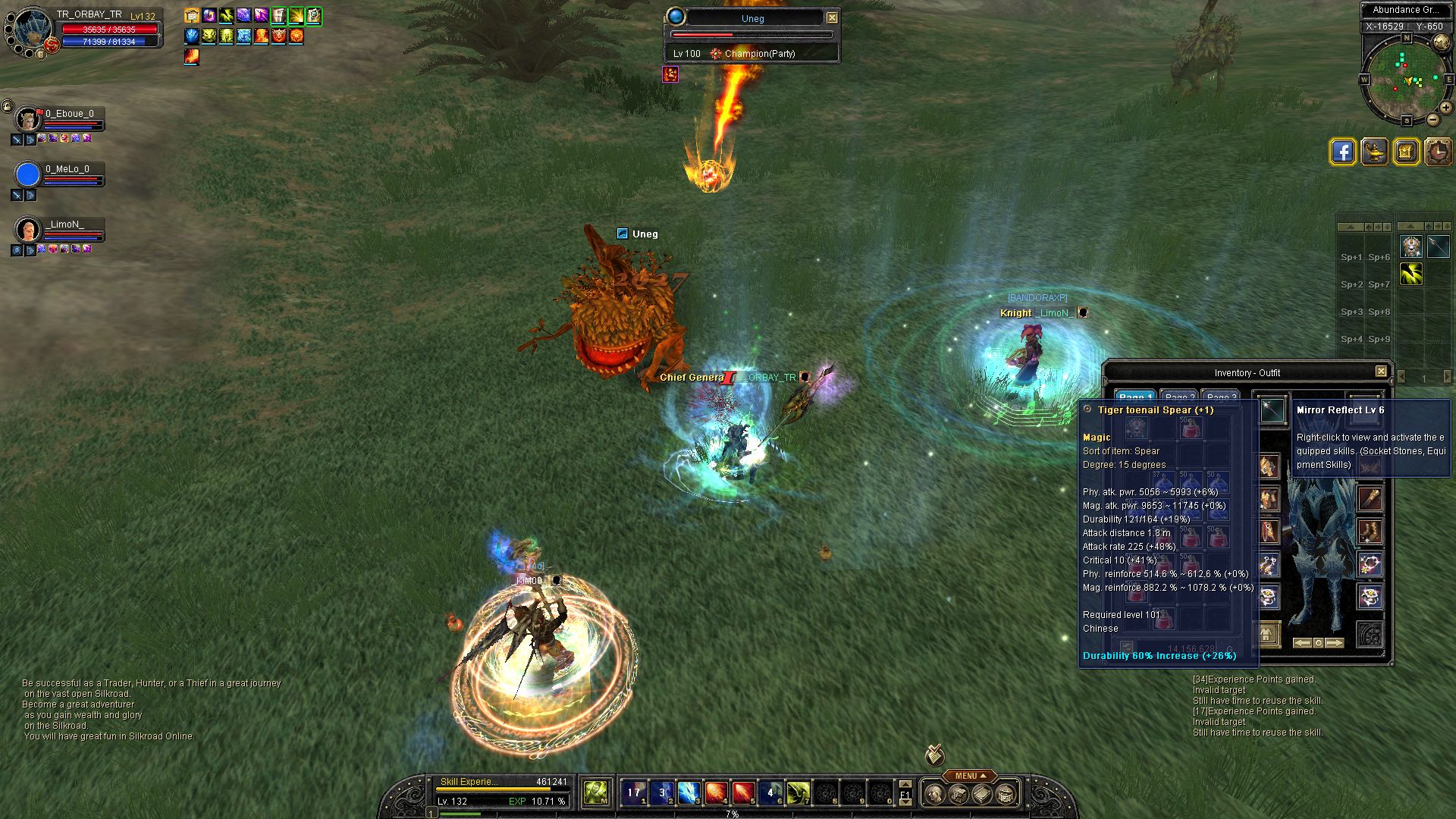This screenshot has width=1456, height=819.
Task: Zoom in the minimap with plus button
Action: pos(1445,108)
